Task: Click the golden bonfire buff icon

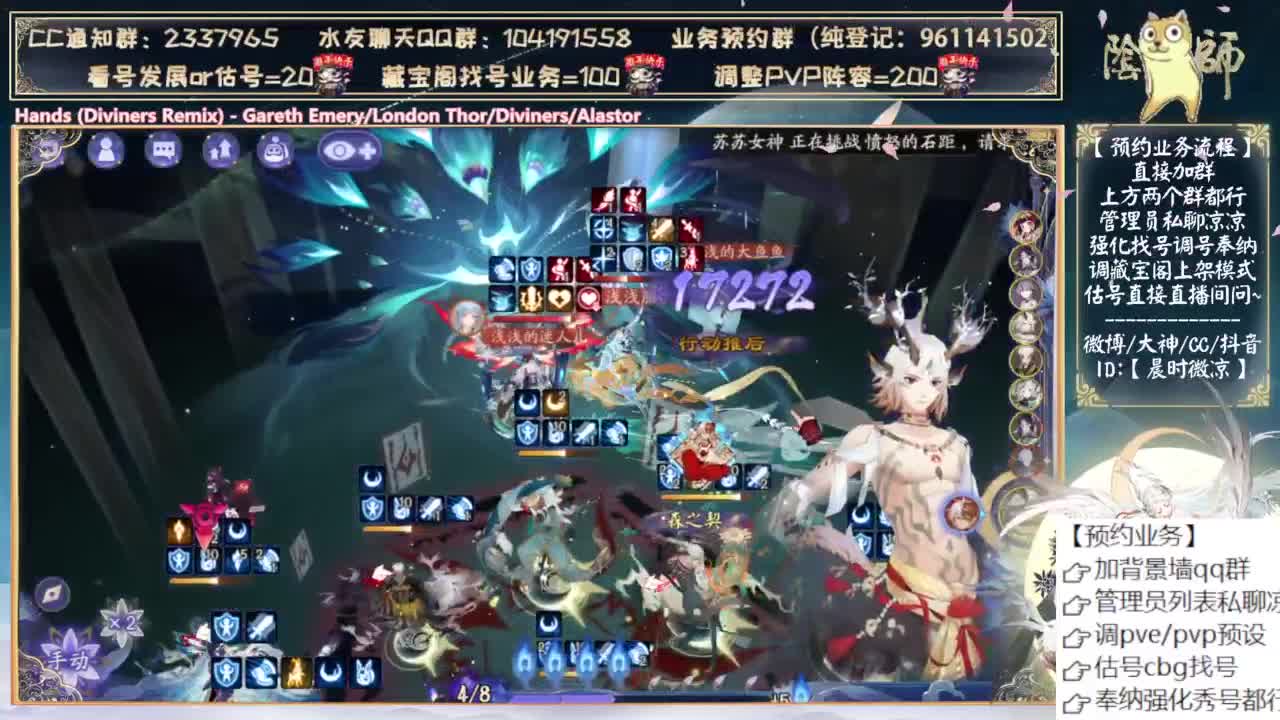Action: (294, 671)
